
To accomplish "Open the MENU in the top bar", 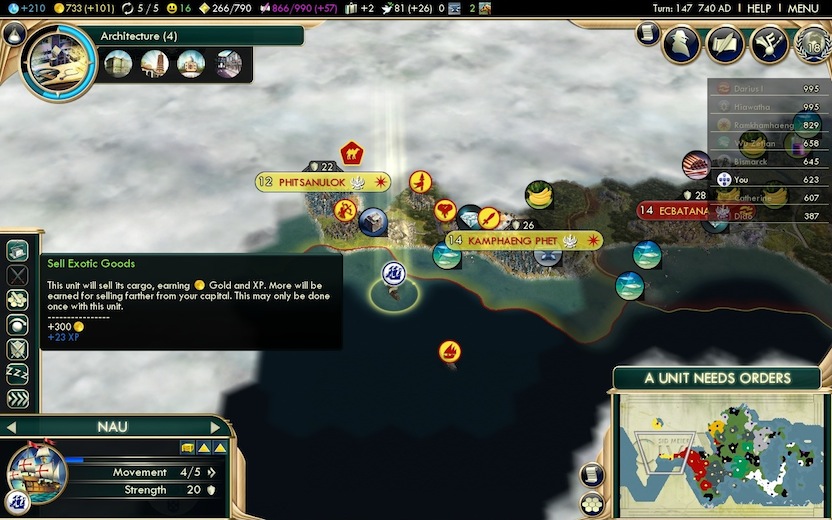I will click(803, 8).
